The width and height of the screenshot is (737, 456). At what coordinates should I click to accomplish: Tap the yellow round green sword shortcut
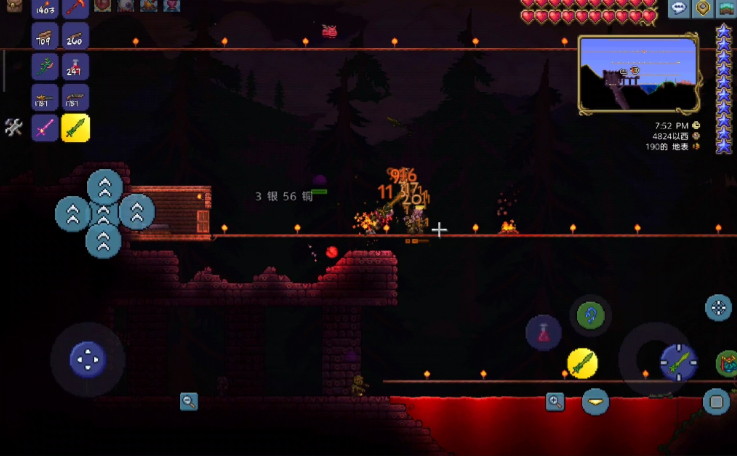pos(582,363)
